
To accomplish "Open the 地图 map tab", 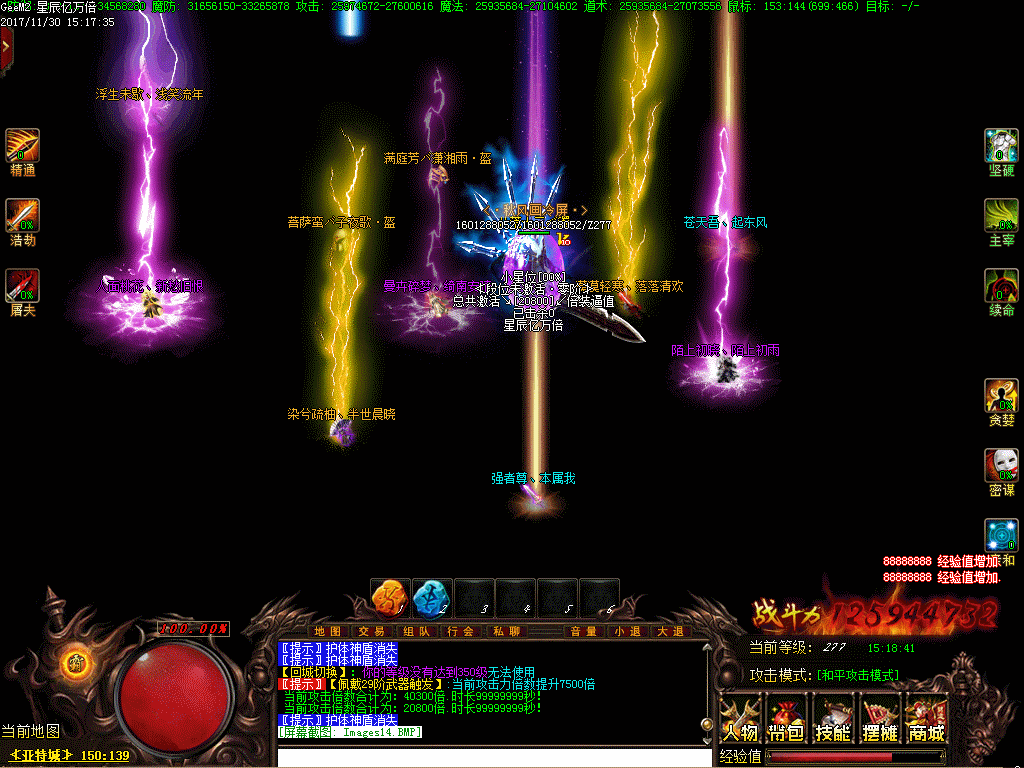I will coord(327,631).
